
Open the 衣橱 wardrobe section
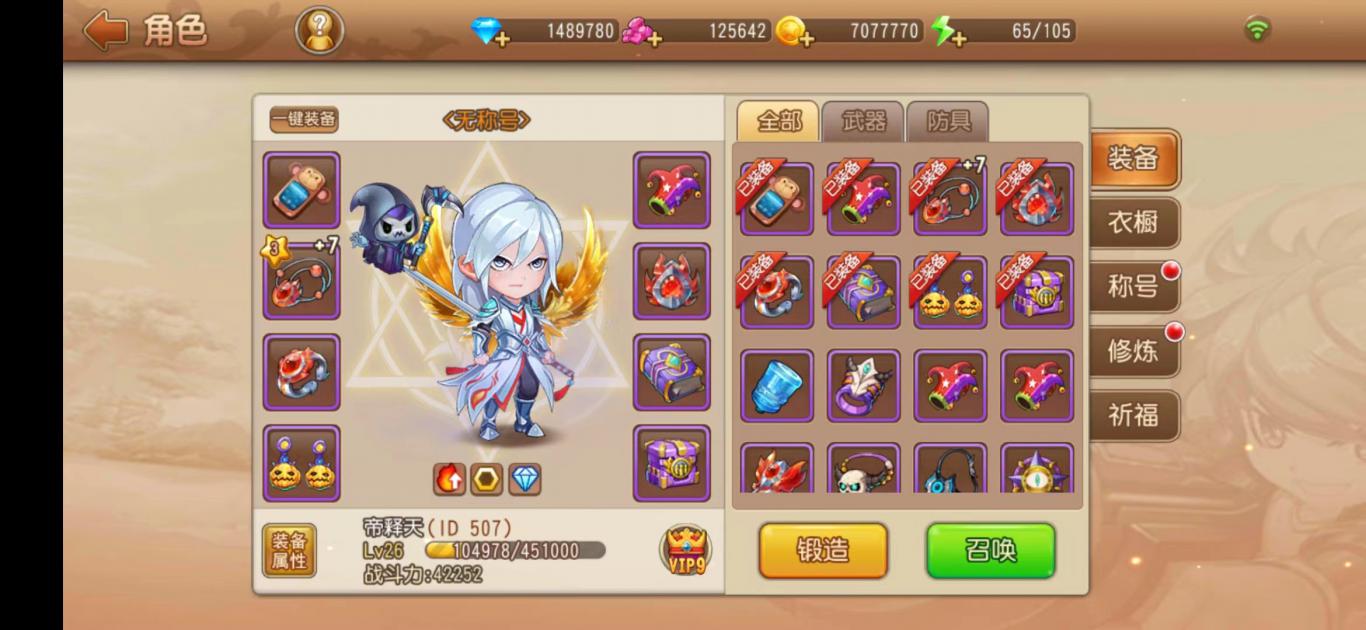(1133, 223)
